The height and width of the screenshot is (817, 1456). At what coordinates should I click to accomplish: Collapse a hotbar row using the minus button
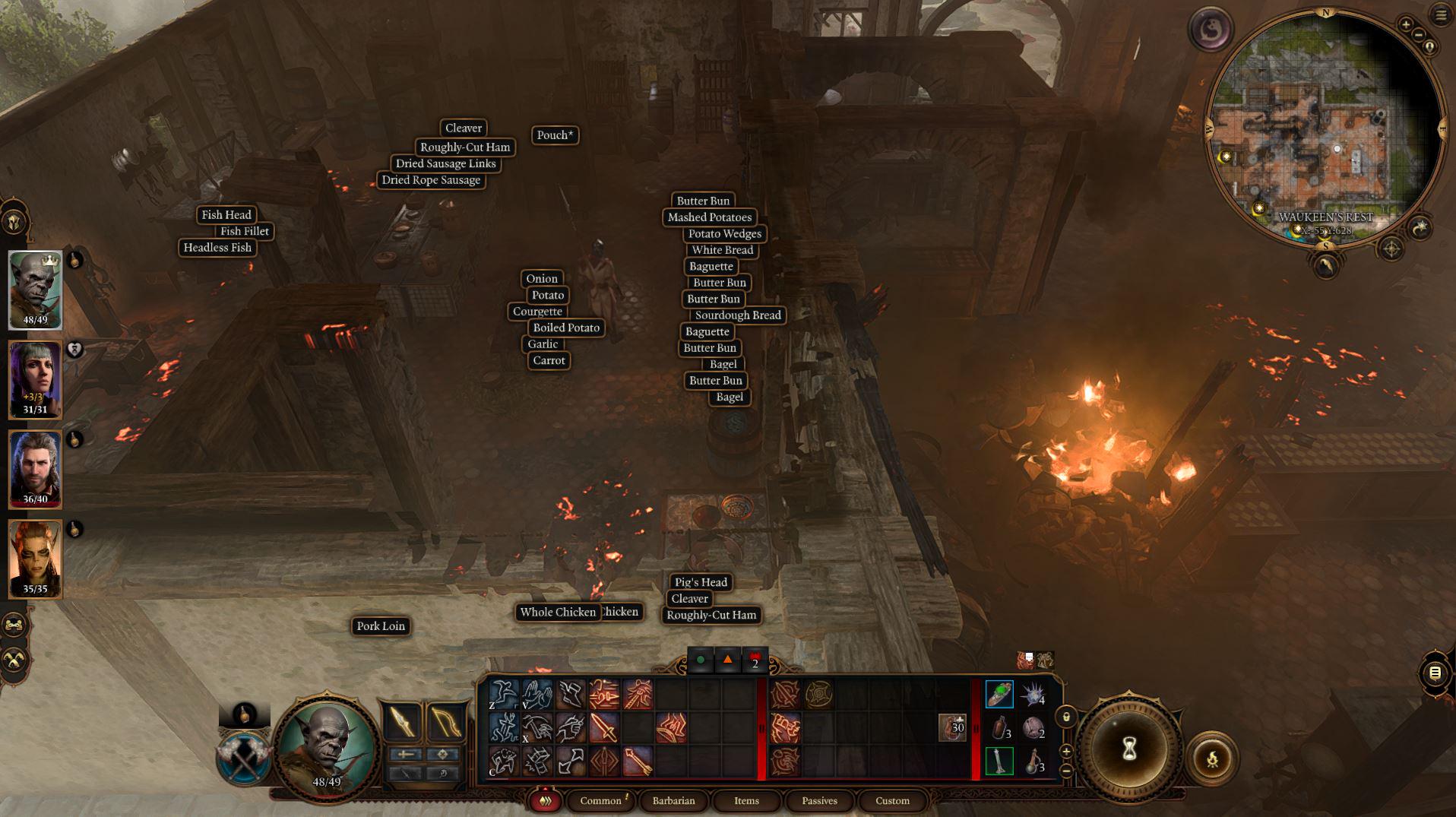click(1067, 770)
